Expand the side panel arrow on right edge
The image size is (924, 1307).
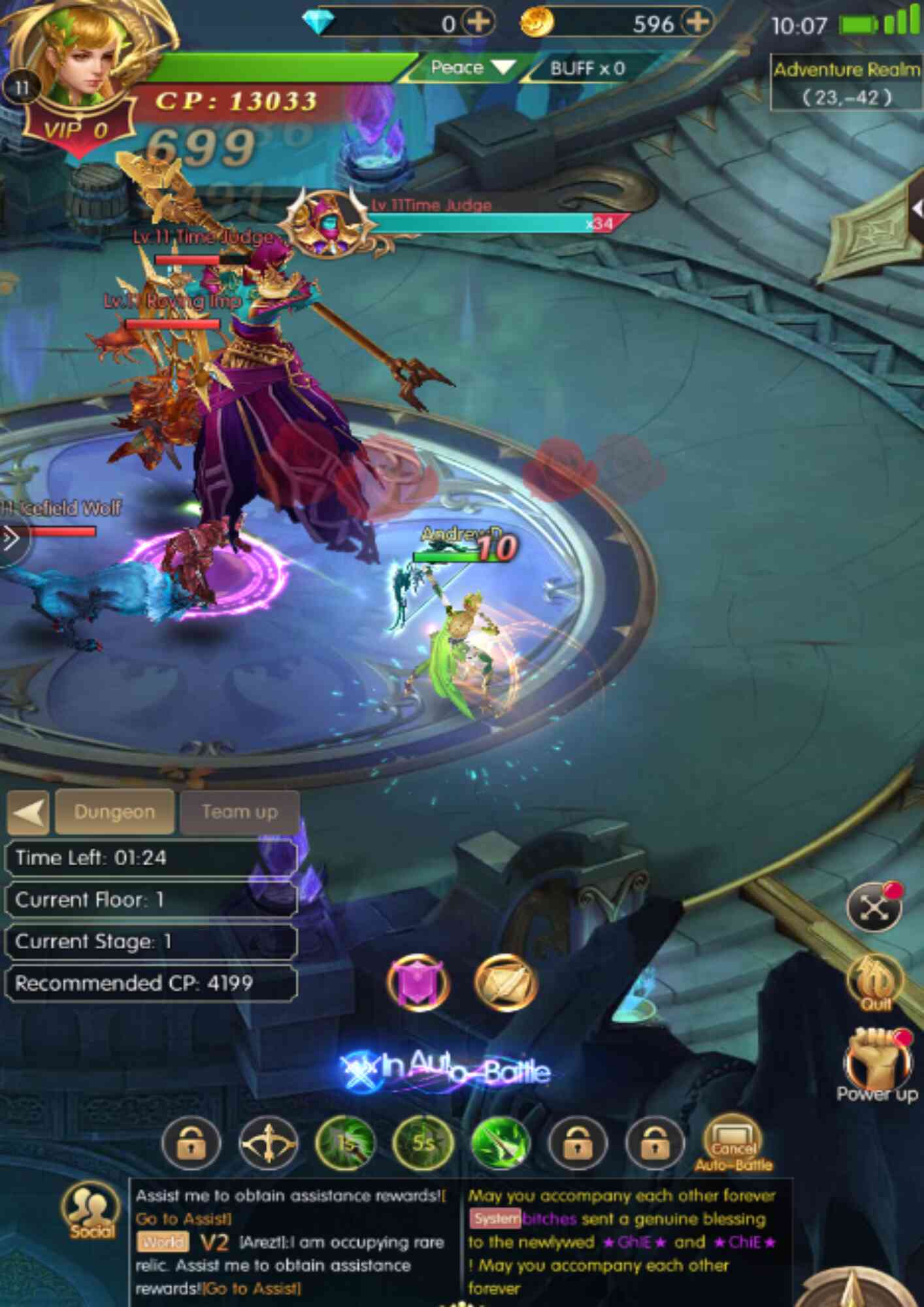917,209
